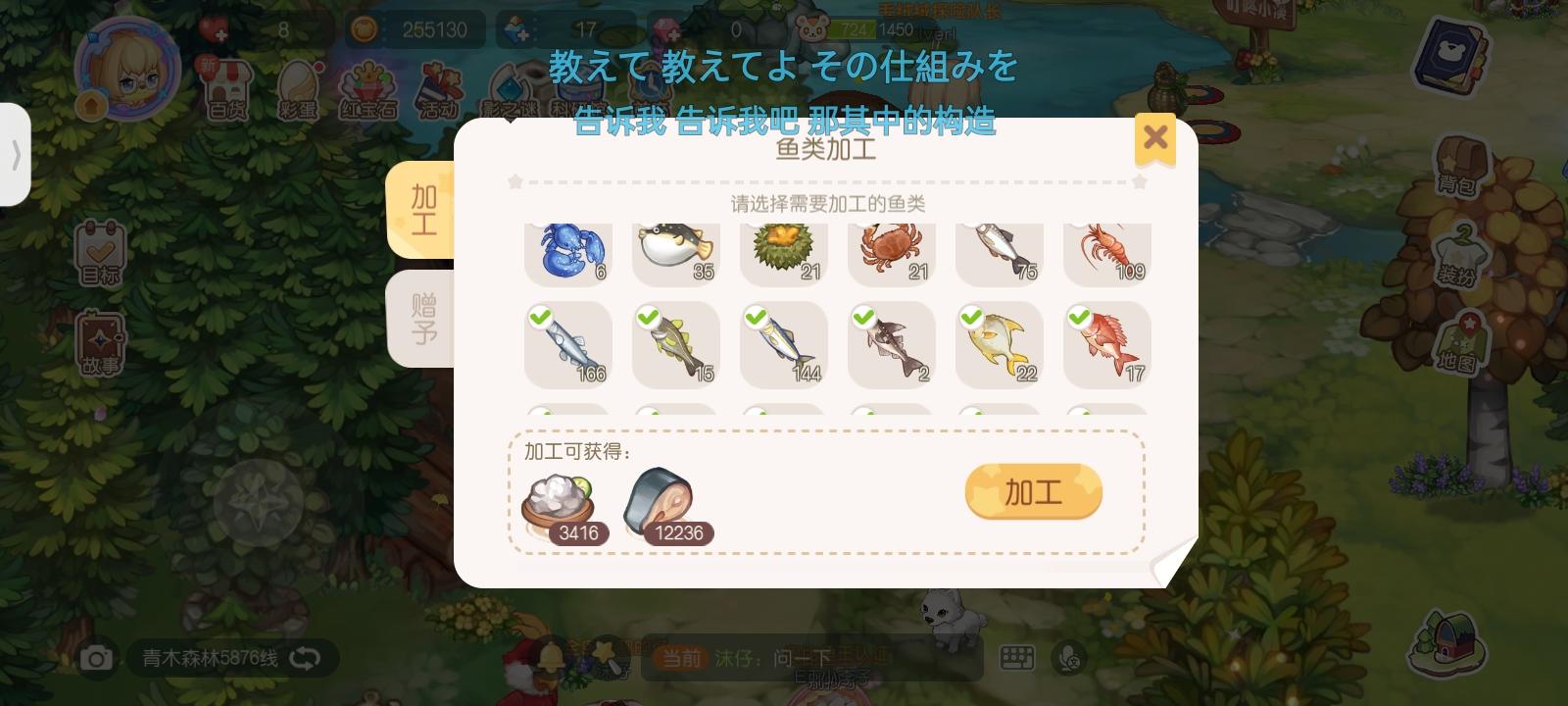Deselect the checked fish with count 144
The width and height of the screenshot is (1568, 706).
[784, 345]
